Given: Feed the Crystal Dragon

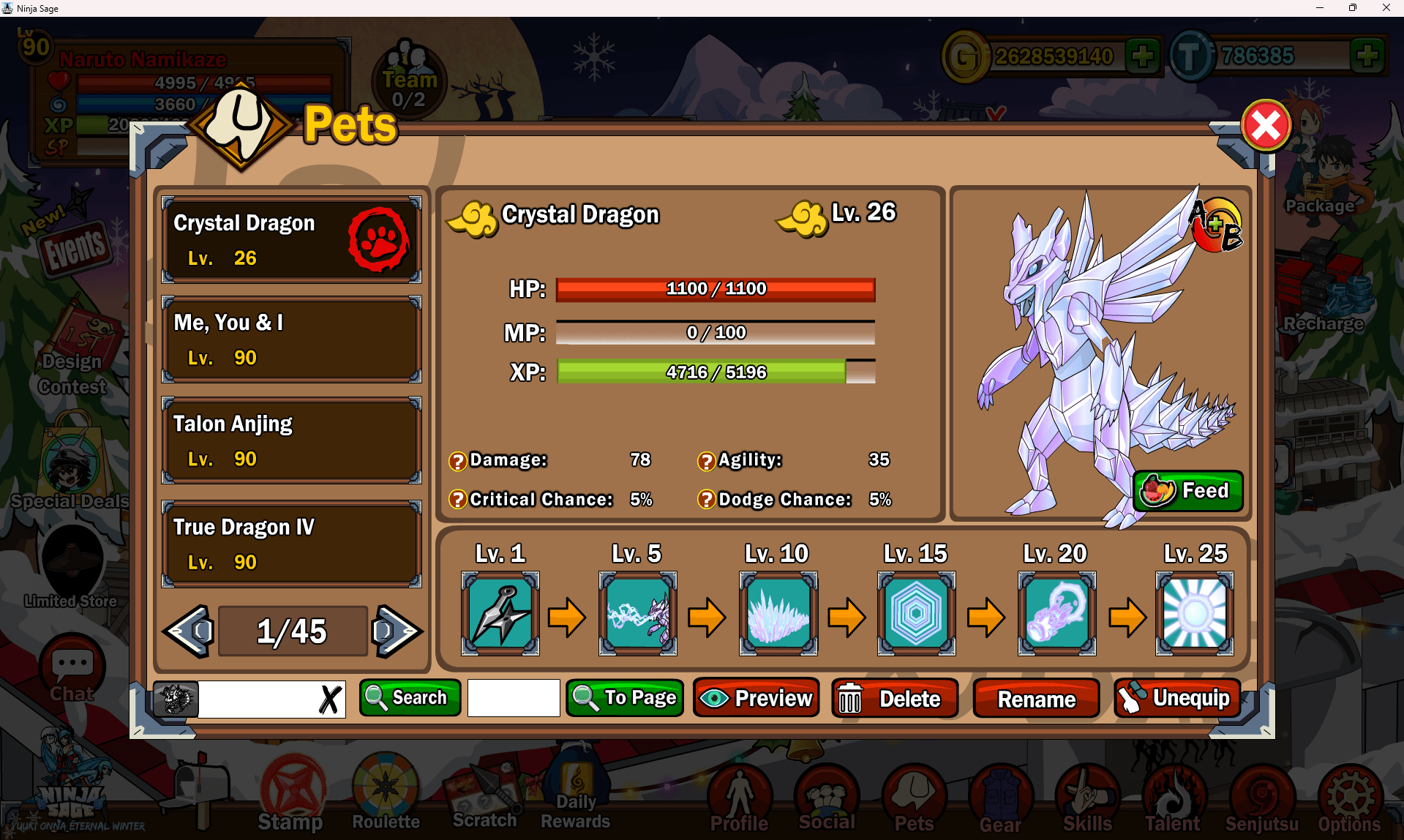Looking at the screenshot, I should click(x=1187, y=490).
